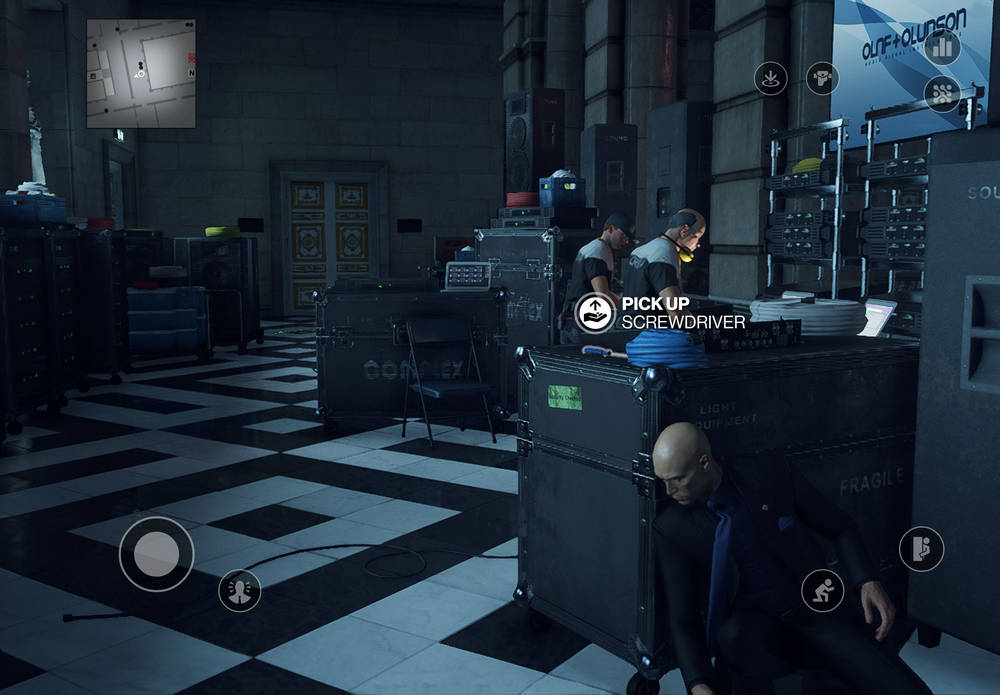Tap the virtual movement joystick
The width and height of the screenshot is (1000, 695).
point(156,553)
